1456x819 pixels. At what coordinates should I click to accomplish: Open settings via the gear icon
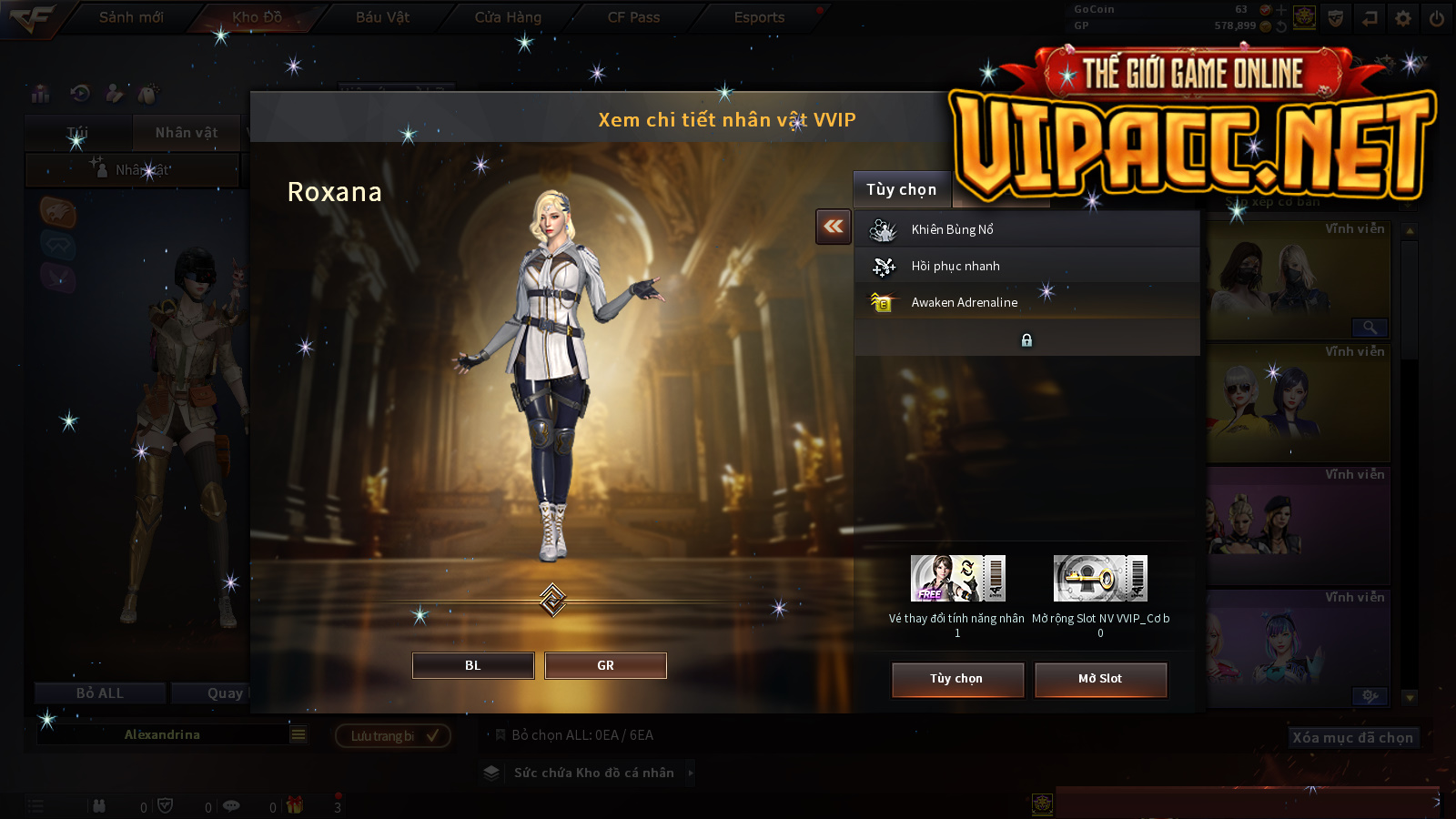[1403, 18]
